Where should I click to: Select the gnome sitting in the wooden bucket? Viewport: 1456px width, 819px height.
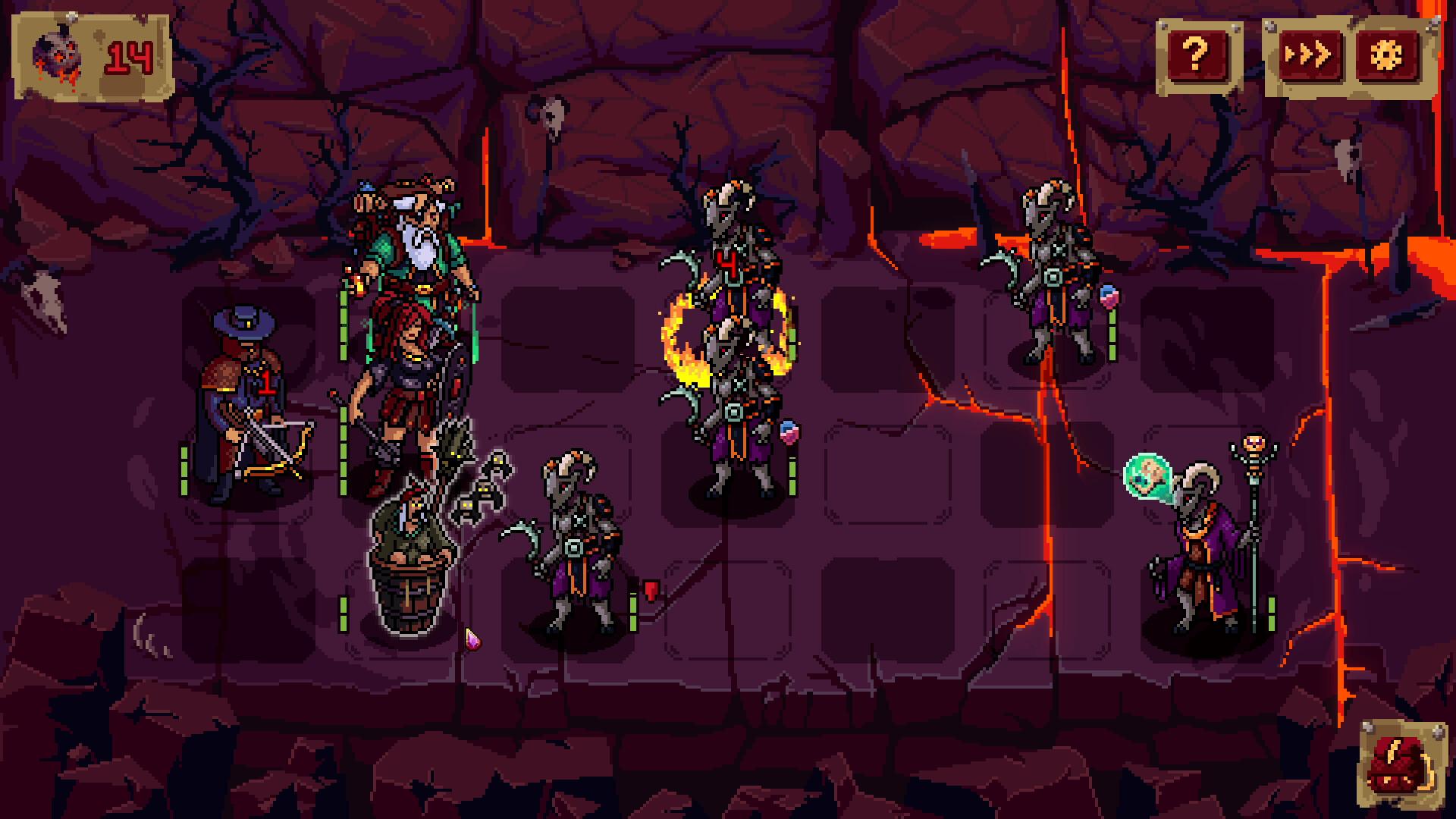[x=413, y=546]
